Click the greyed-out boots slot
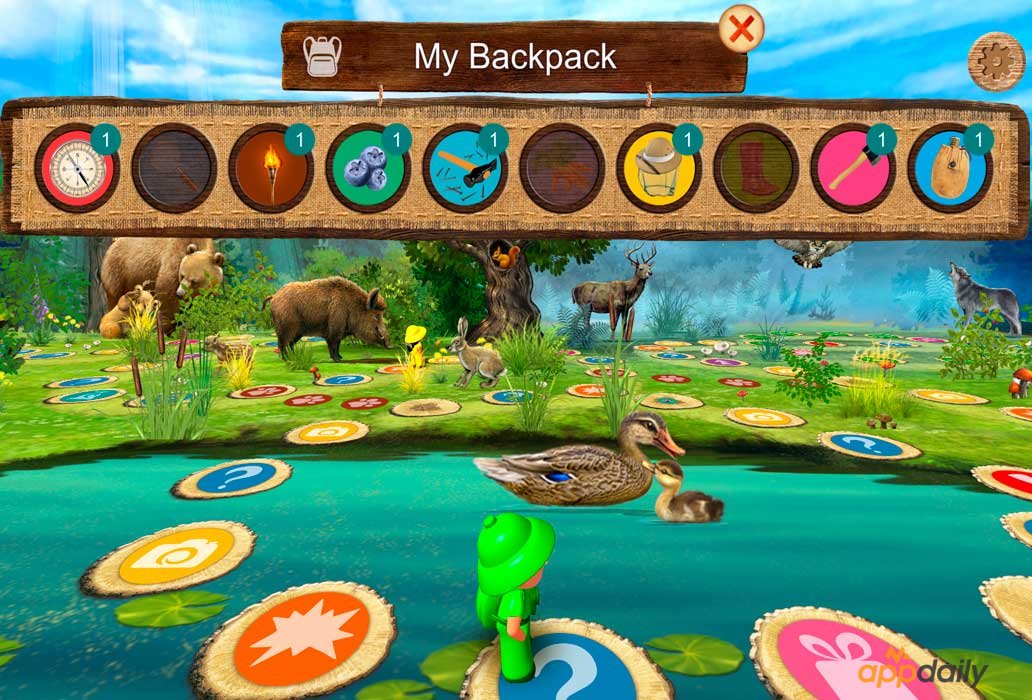This screenshot has width=1032, height=700. click(x=756, y=167)
